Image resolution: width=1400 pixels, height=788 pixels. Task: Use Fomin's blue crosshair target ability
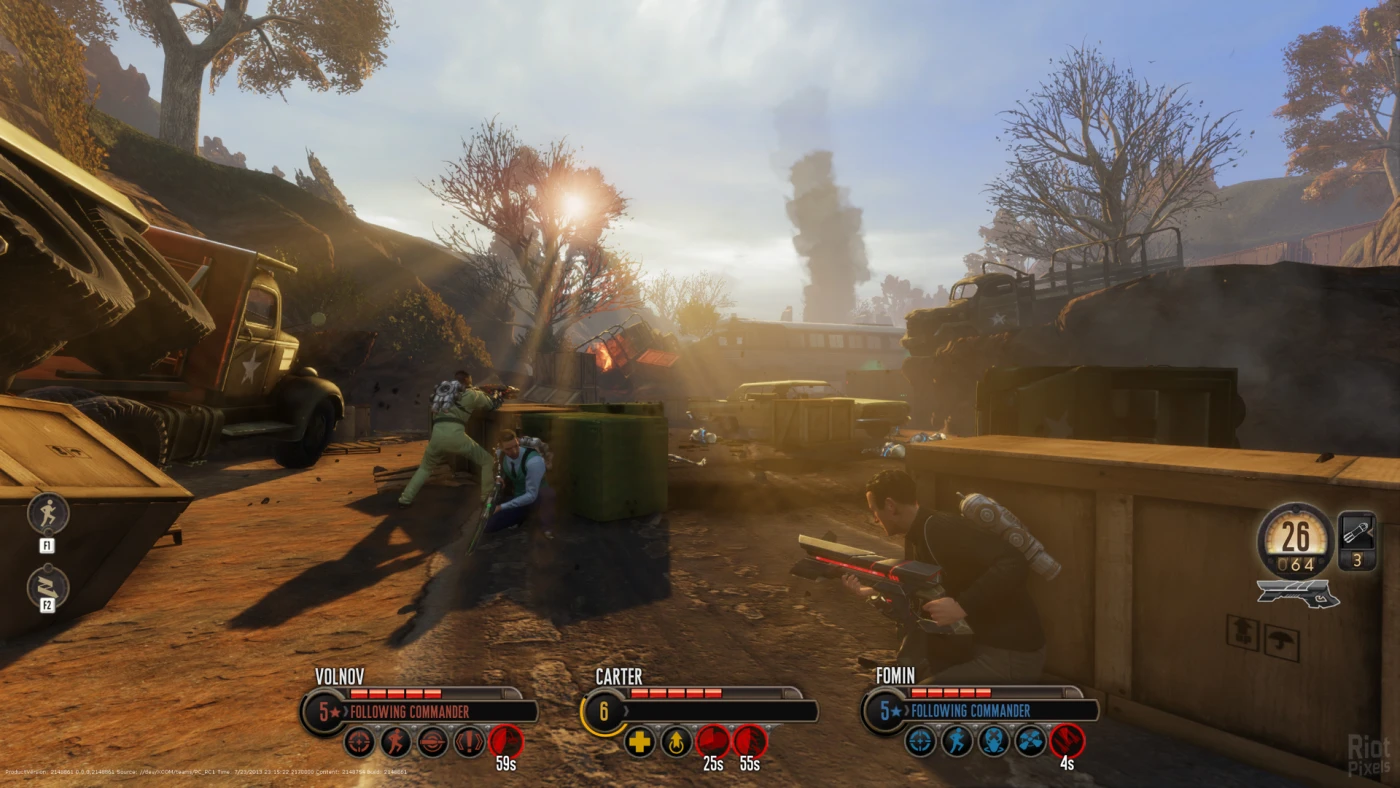tap(920, 742)
